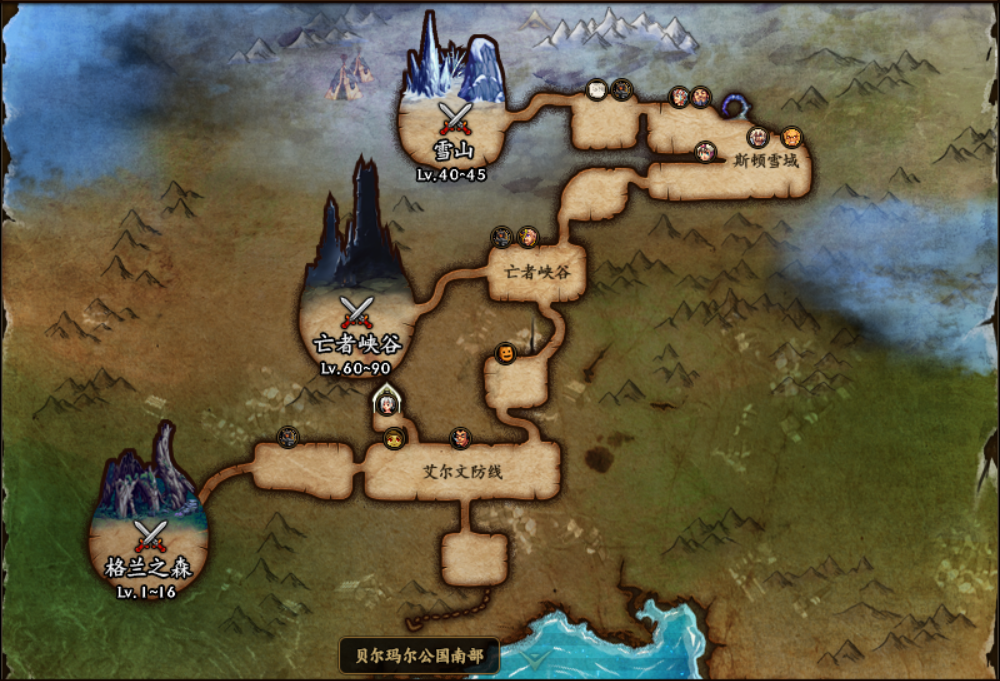Open the 贝尔玛尔公国南部 region label
The height and width of the screenshot is (681, 1000).
coord(418,656)
